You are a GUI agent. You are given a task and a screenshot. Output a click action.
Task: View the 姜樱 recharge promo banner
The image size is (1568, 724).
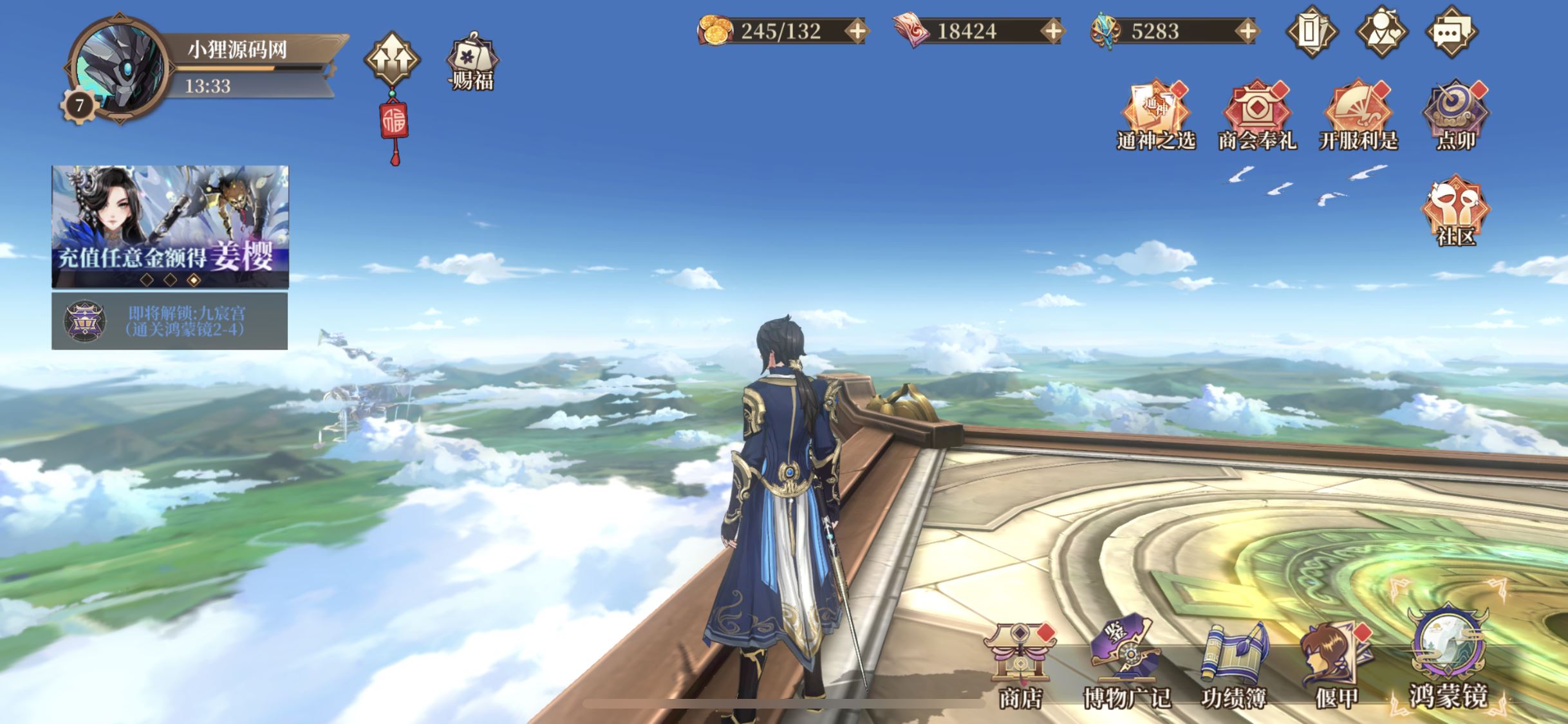tap(170, 225)
